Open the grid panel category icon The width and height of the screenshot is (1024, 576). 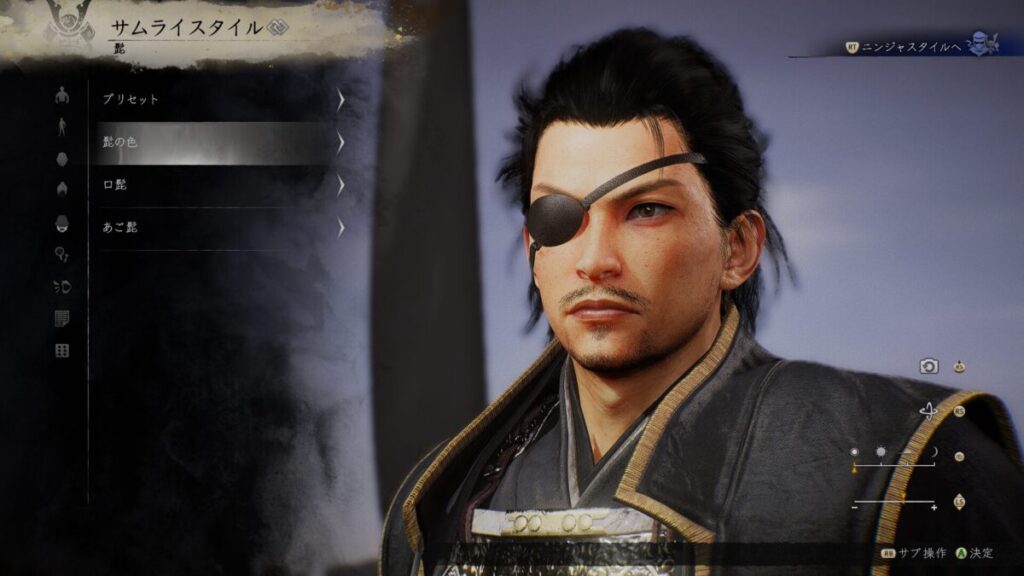pos(62,351)
